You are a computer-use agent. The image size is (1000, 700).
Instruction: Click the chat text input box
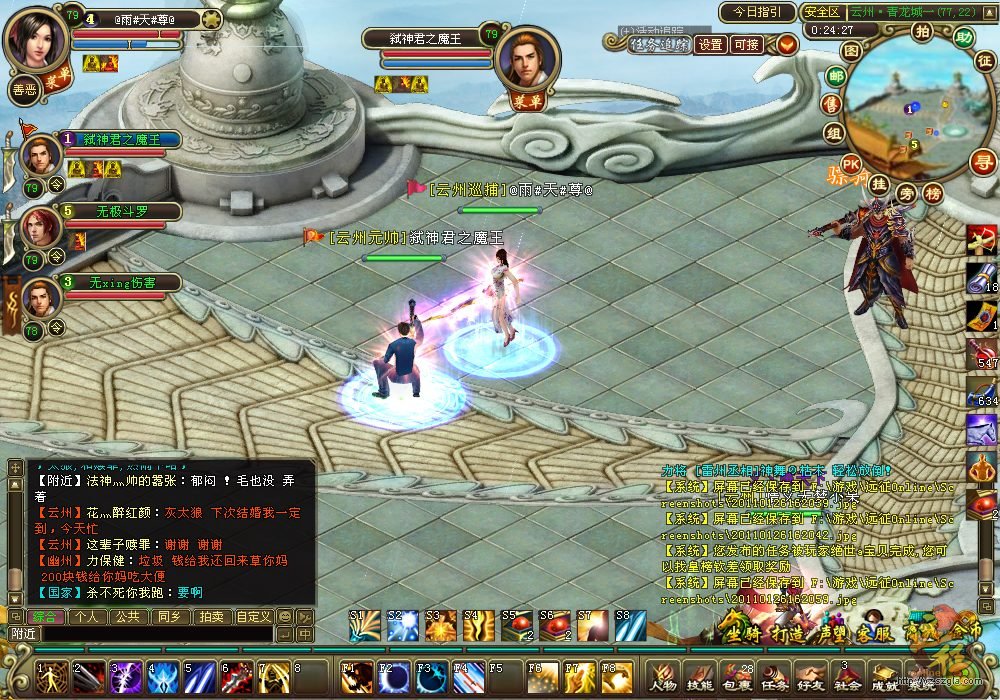click(x=155, y=634)
